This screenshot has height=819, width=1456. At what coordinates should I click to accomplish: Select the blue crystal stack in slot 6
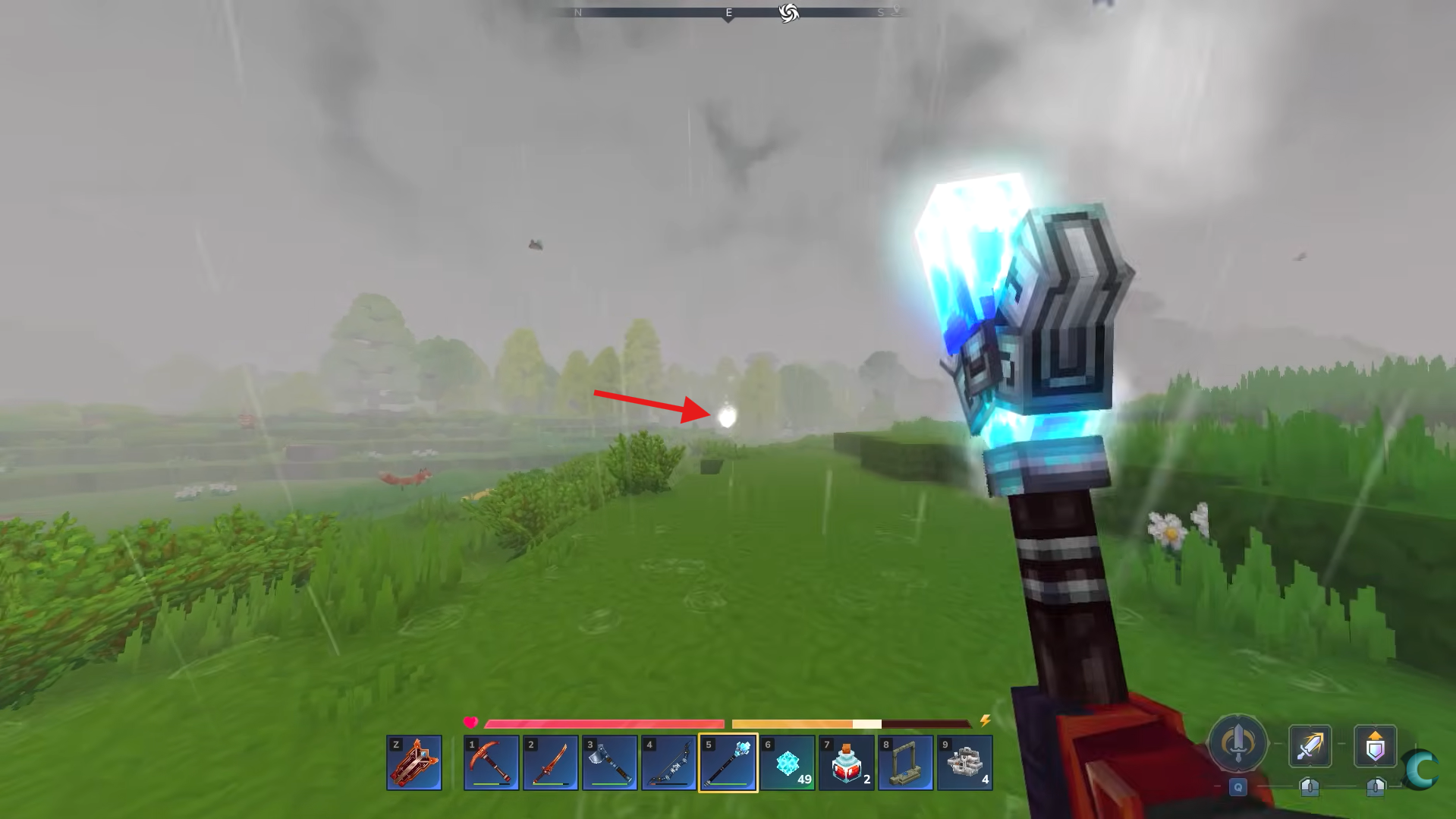click(789, 762)
